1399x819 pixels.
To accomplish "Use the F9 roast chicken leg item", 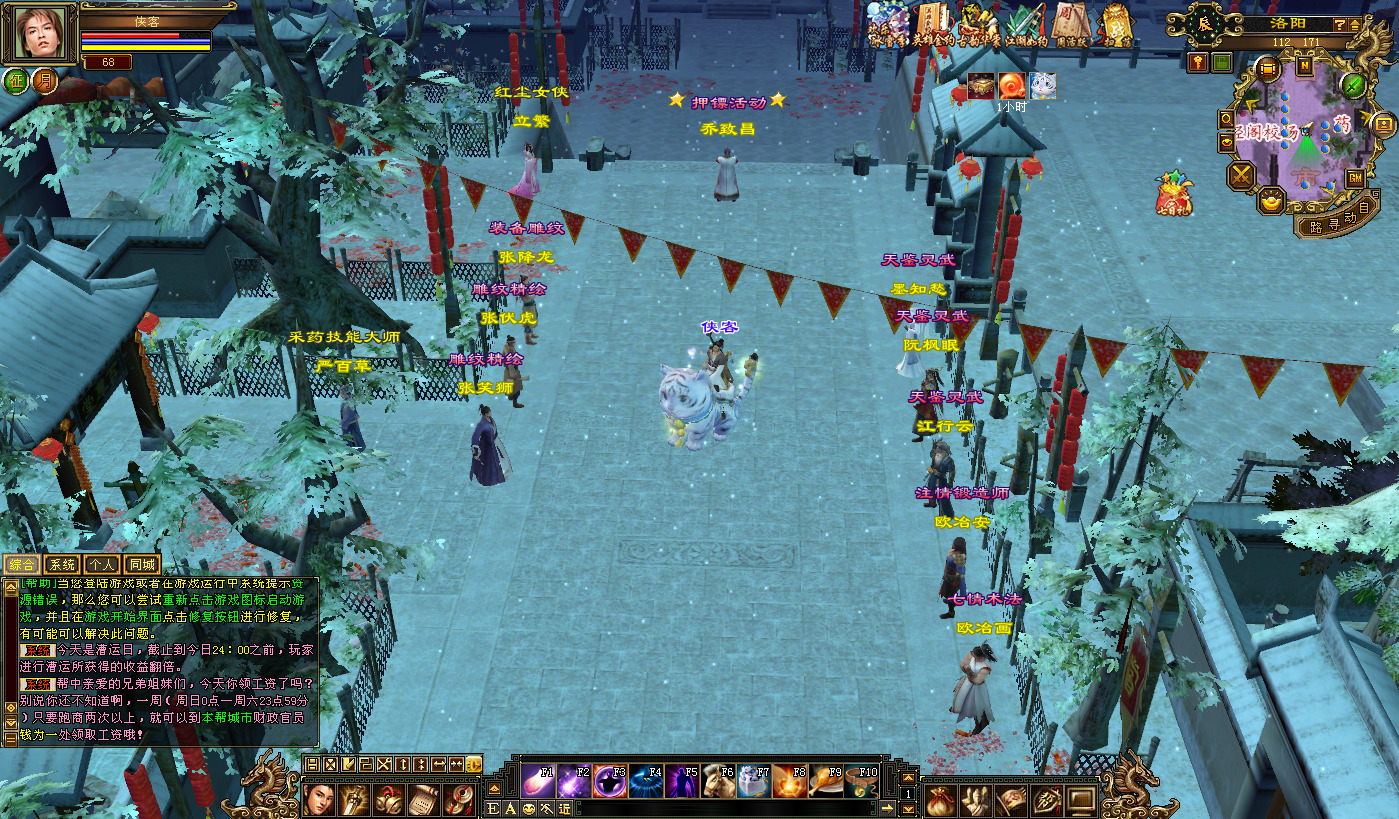I will pyautogui.click(x=826, y=781).
